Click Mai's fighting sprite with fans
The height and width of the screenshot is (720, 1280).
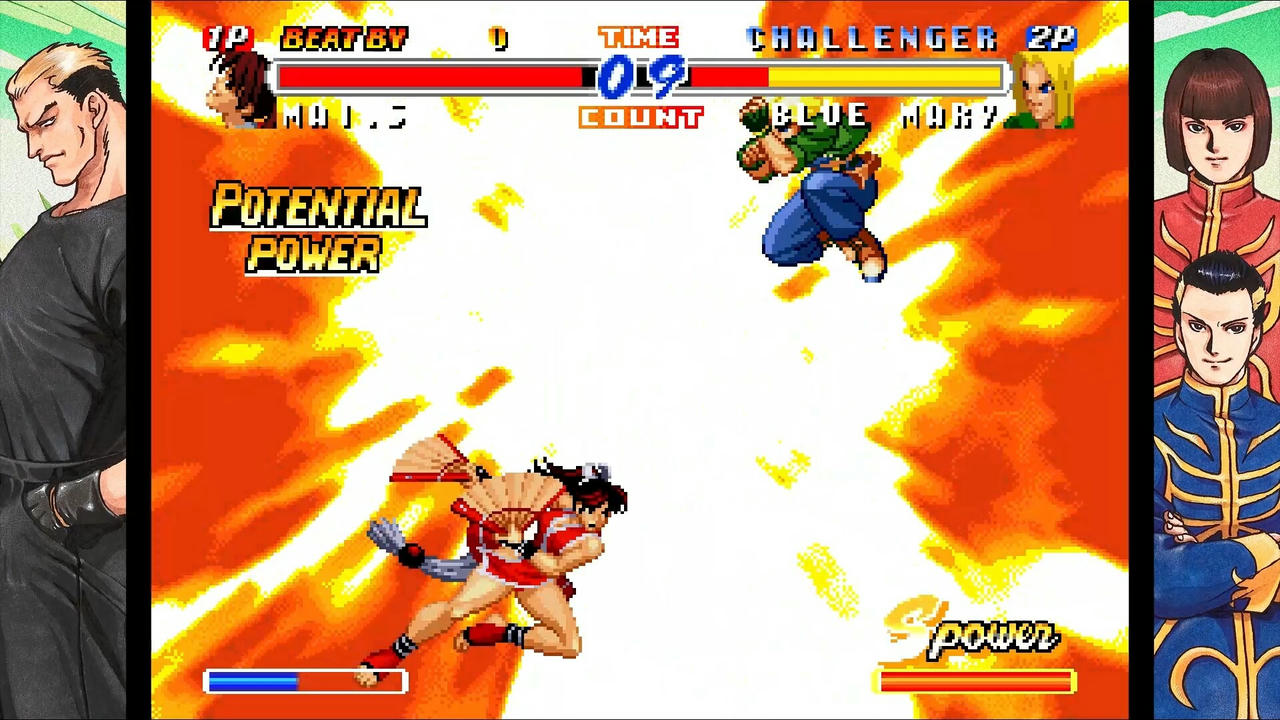[x=520, y=540]
